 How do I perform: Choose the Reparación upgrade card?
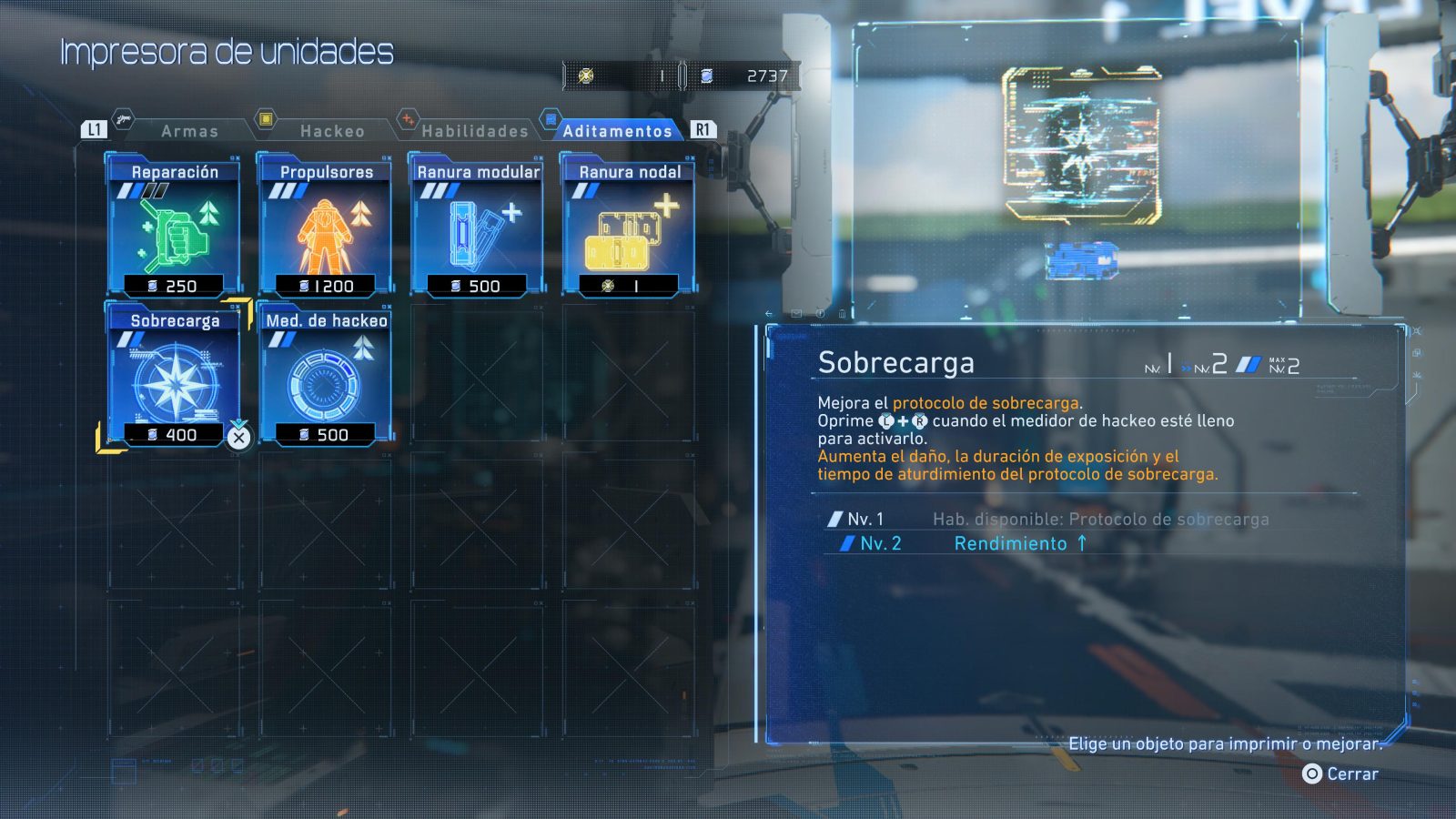pos(174,227)
